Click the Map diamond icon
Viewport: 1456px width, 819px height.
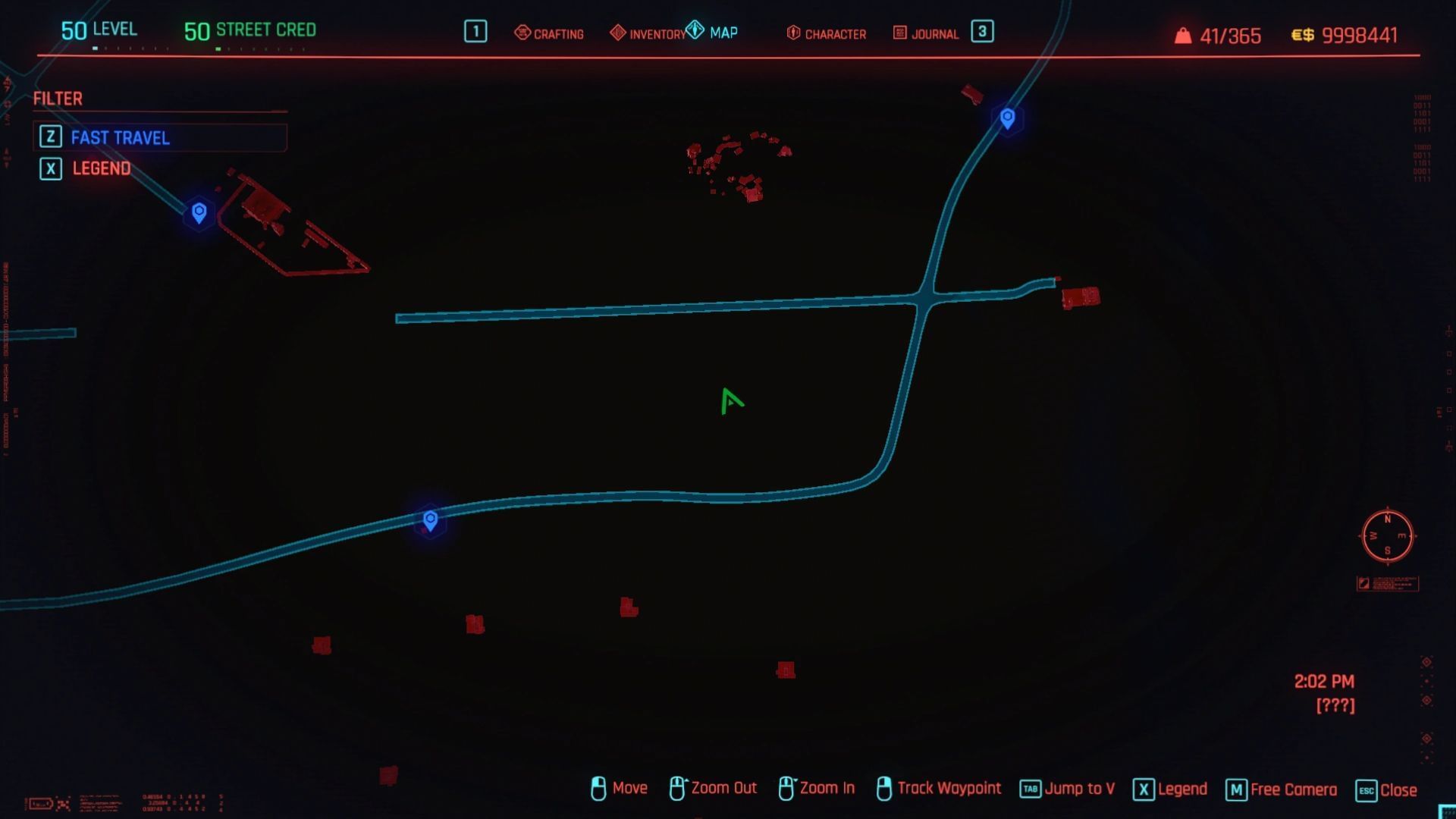coord(695,29)
